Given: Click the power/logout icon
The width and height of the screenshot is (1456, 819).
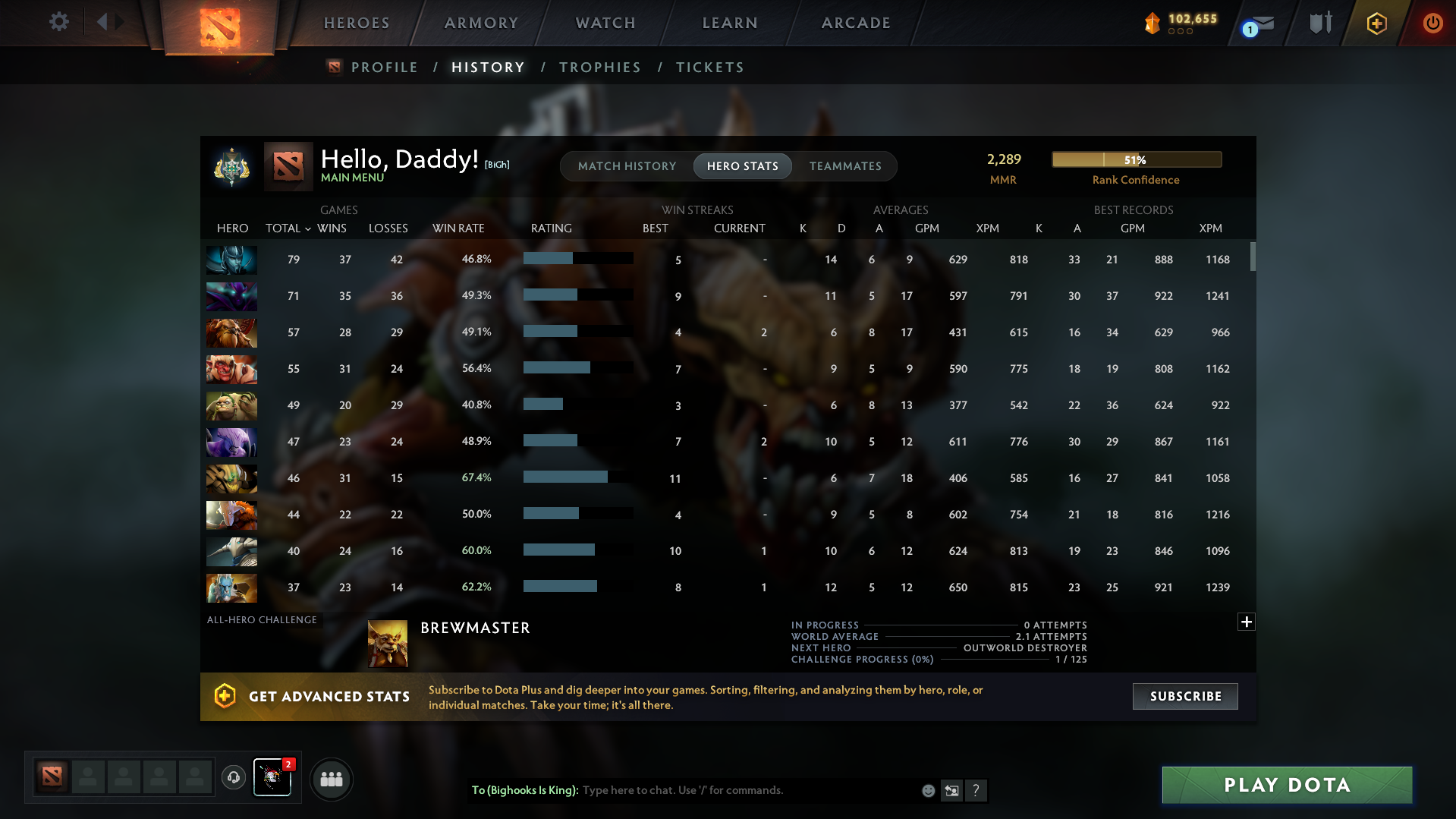Looking at the screenshot, I should click(1432, 23).
